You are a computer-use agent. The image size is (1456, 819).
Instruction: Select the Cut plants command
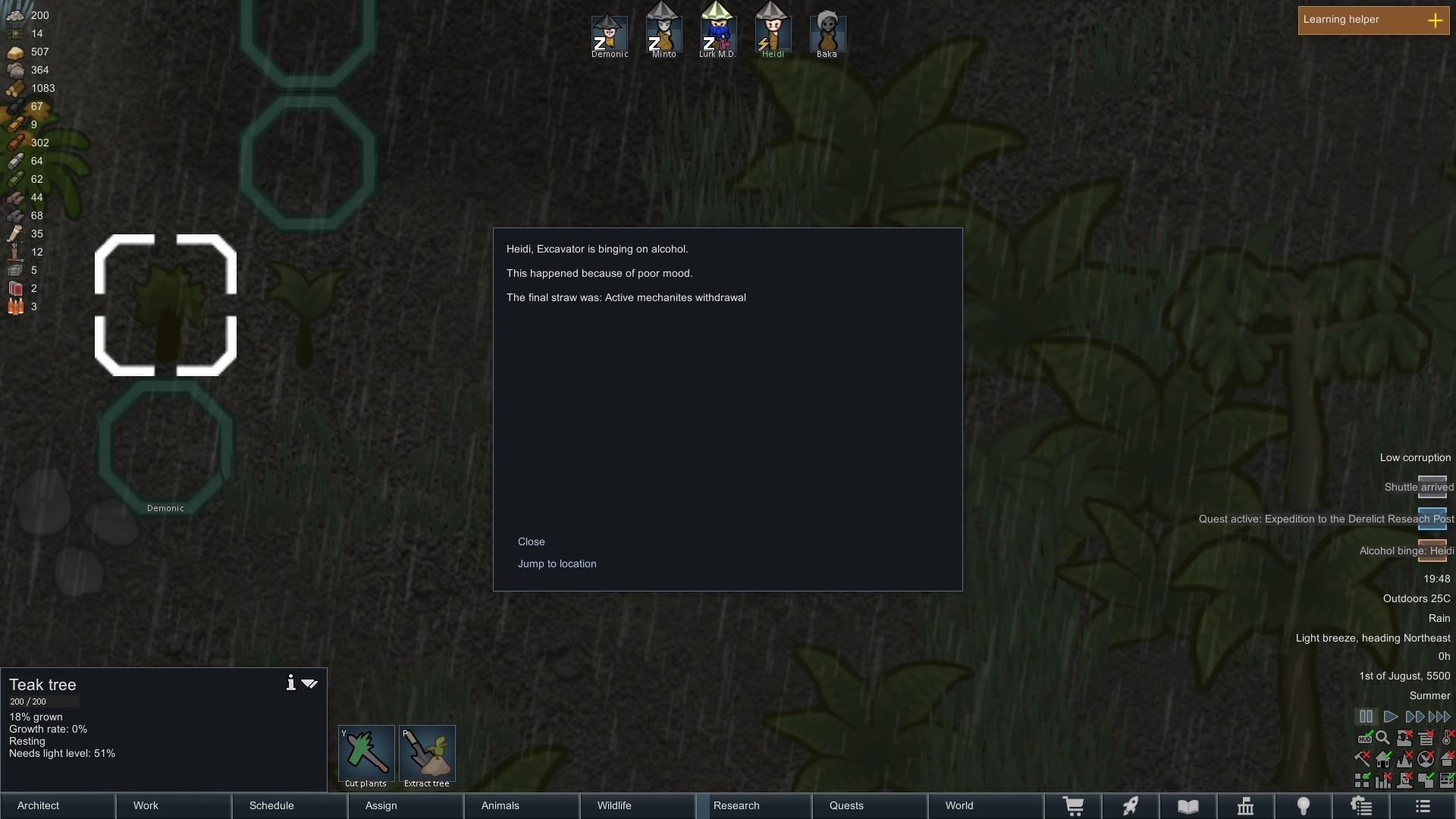point(366,754)
